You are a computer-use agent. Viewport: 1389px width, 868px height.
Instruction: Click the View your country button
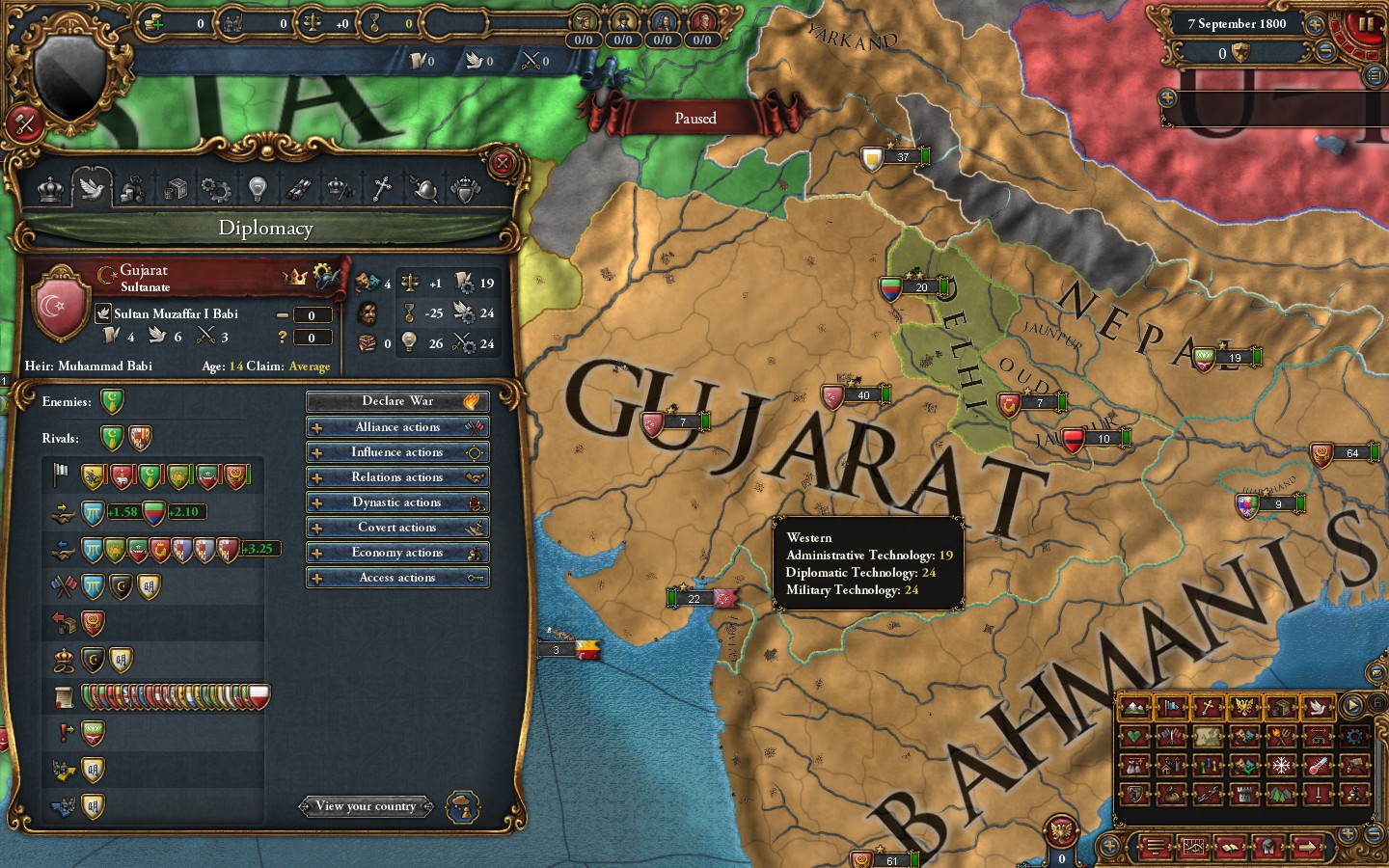[366, 806]
